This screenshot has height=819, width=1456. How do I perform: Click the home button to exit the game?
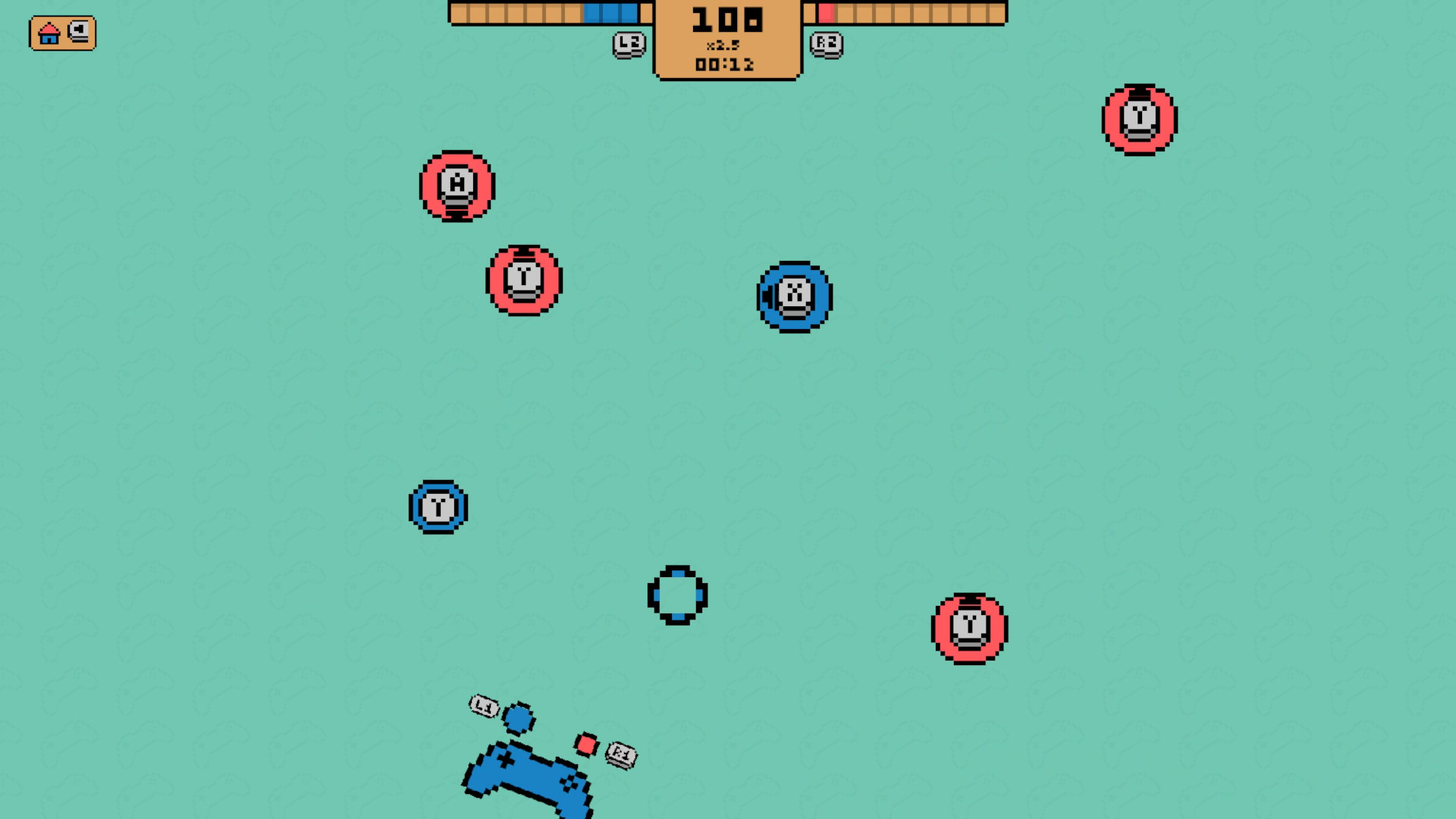(x=49, y=33)
